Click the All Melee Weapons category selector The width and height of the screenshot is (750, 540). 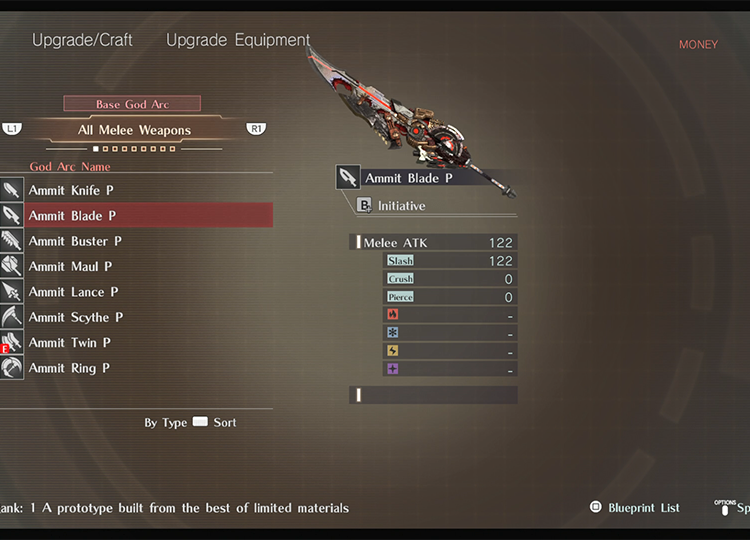point(134,130)
